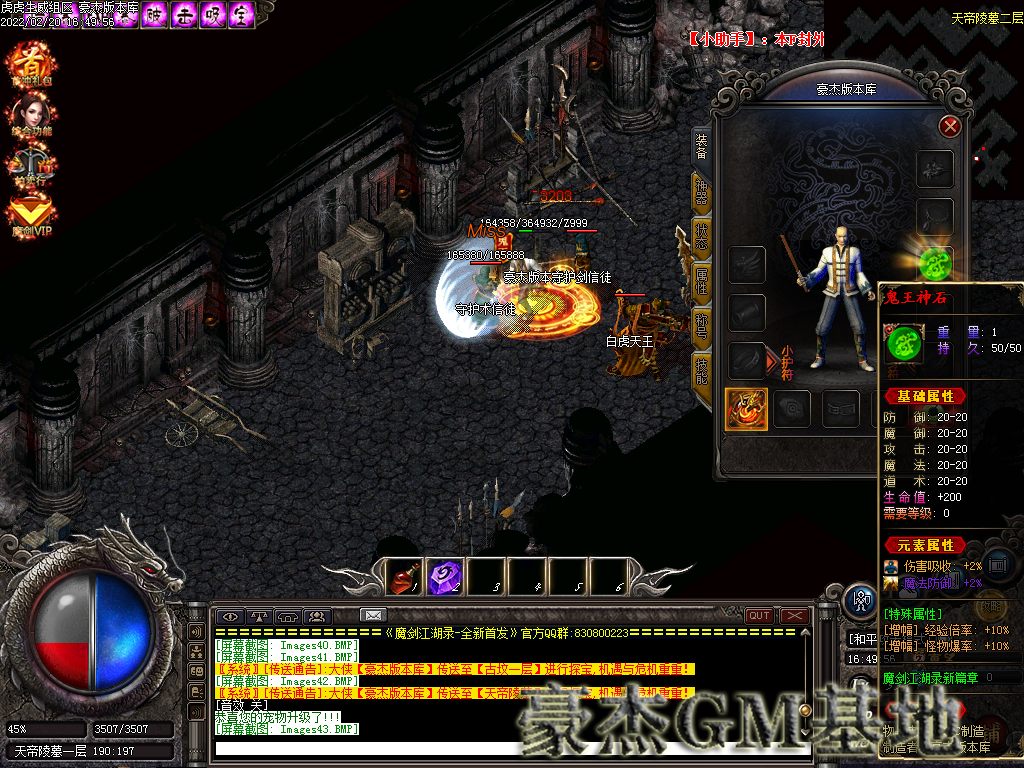1024x768 pixels.
Task: Show the 称号 title tab
Action: point(702,327)
